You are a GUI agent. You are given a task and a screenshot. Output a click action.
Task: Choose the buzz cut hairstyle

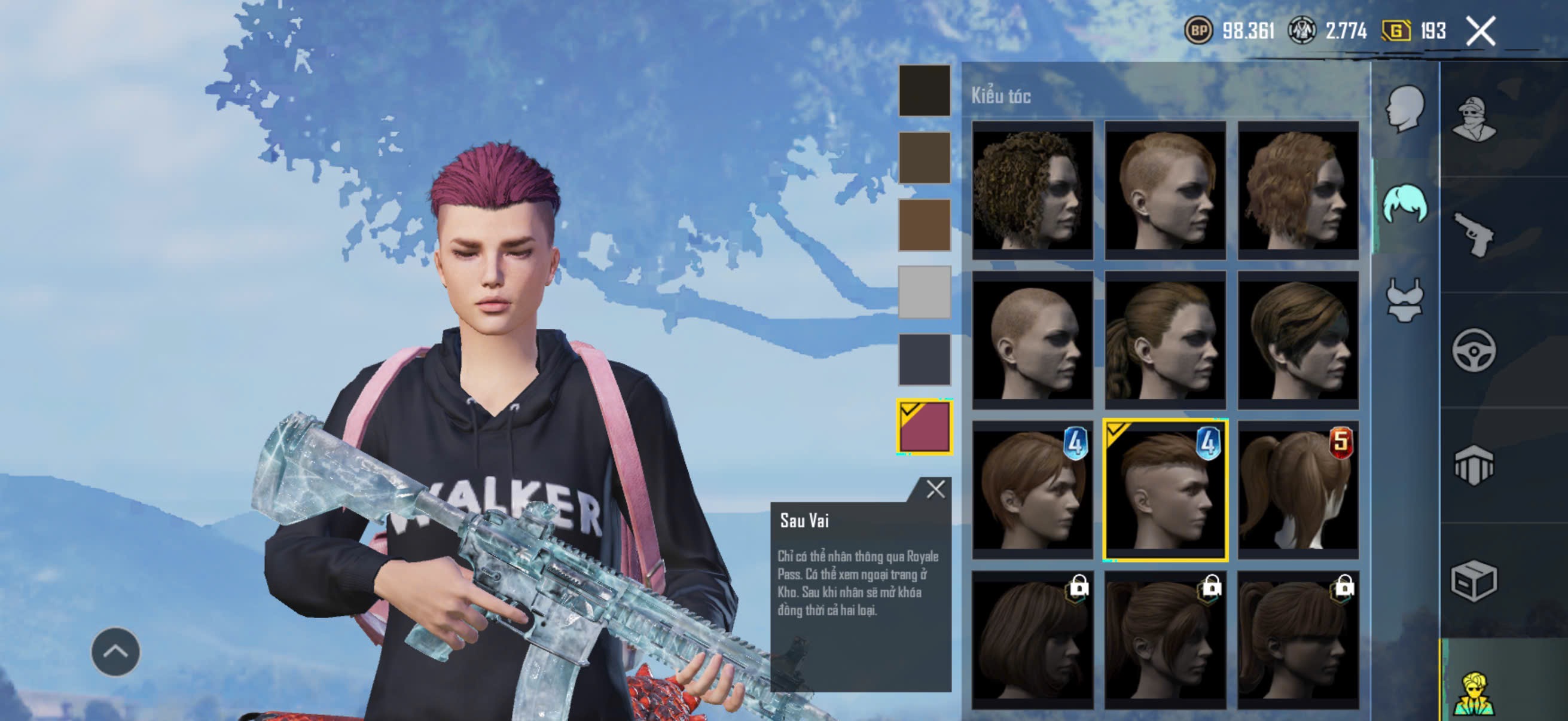pos(1032,340)
